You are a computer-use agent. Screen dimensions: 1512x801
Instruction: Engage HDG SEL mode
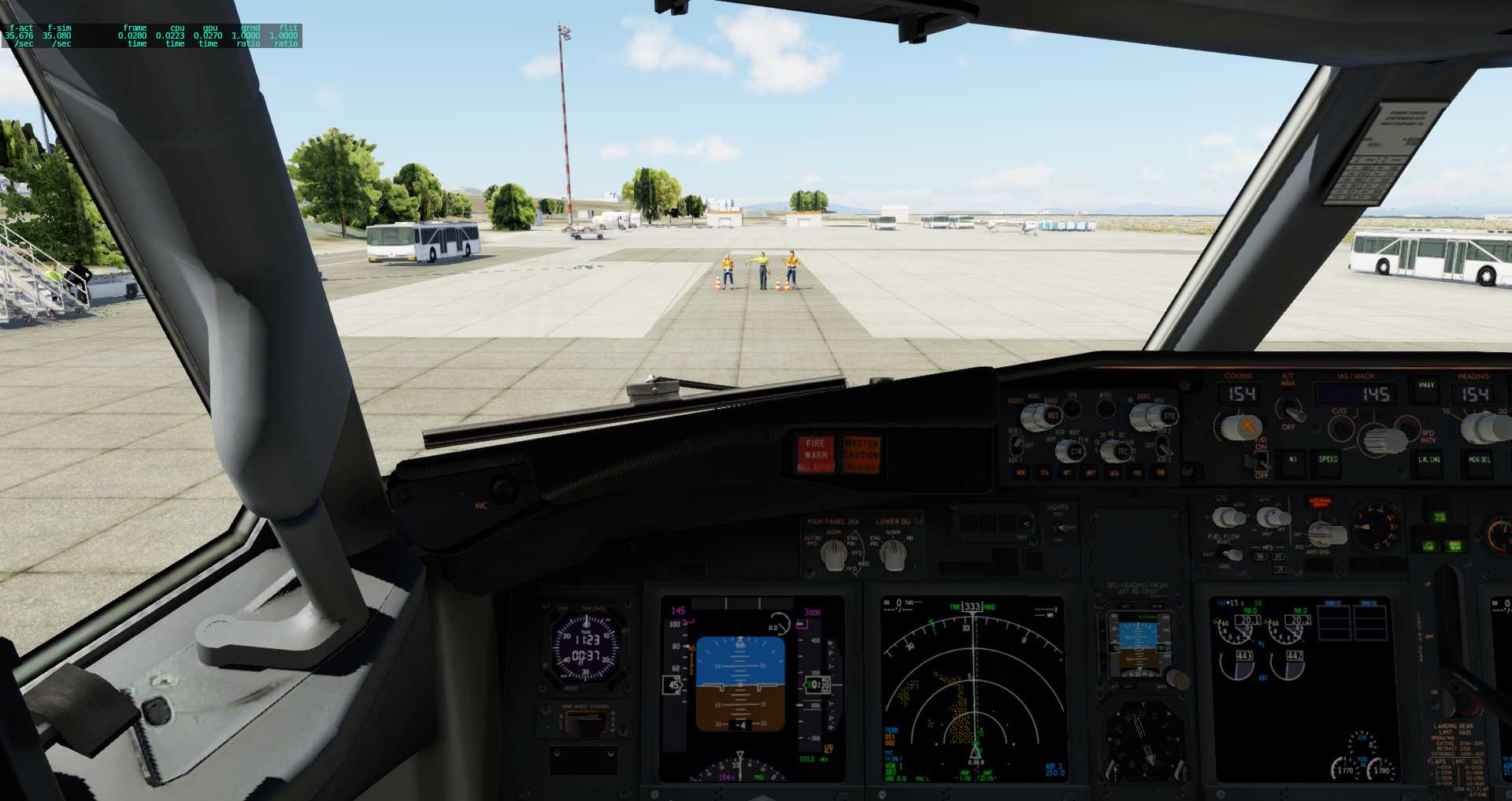1480,458
